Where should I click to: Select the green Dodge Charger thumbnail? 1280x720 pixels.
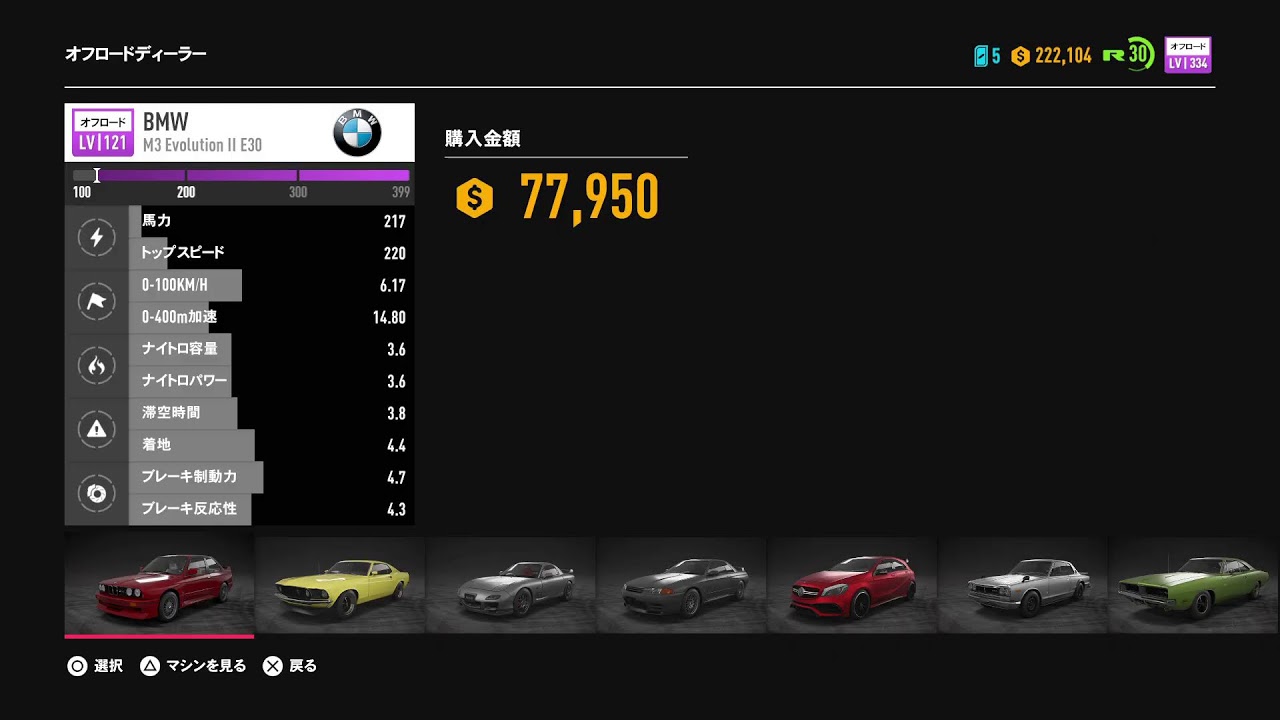pos(1193,585)
